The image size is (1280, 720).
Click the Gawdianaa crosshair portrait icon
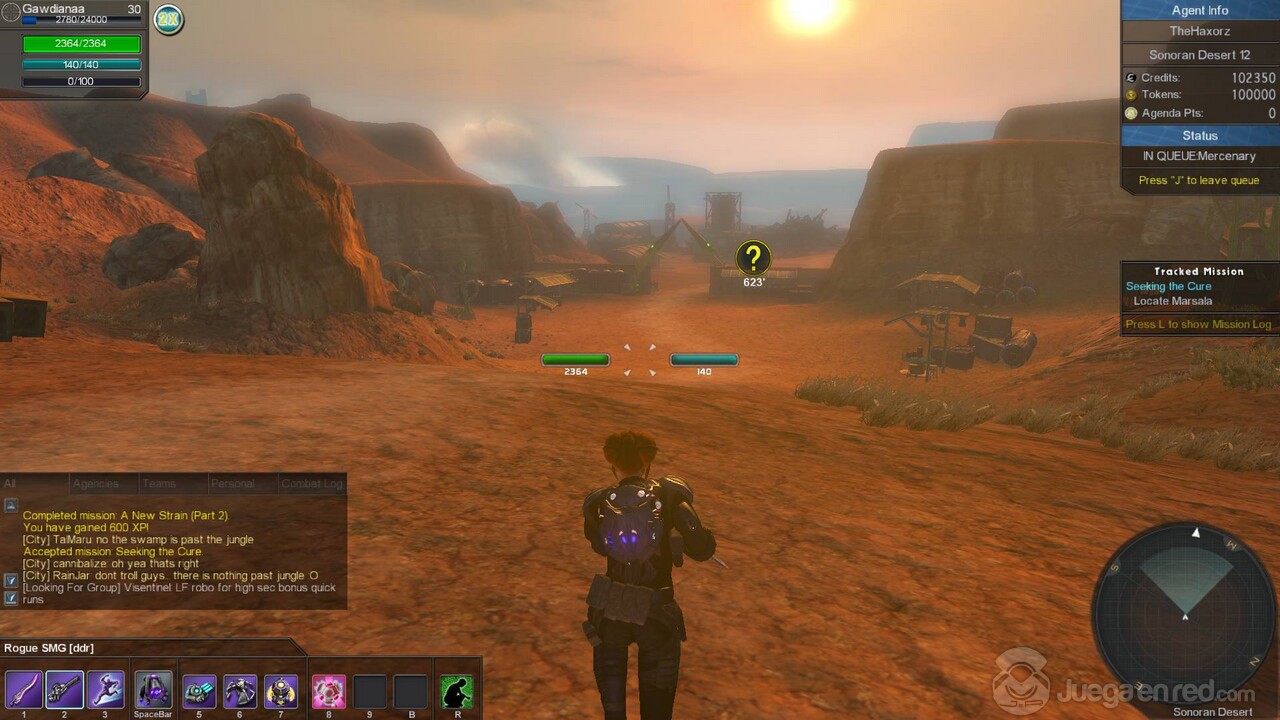click(x=11, y=12)
